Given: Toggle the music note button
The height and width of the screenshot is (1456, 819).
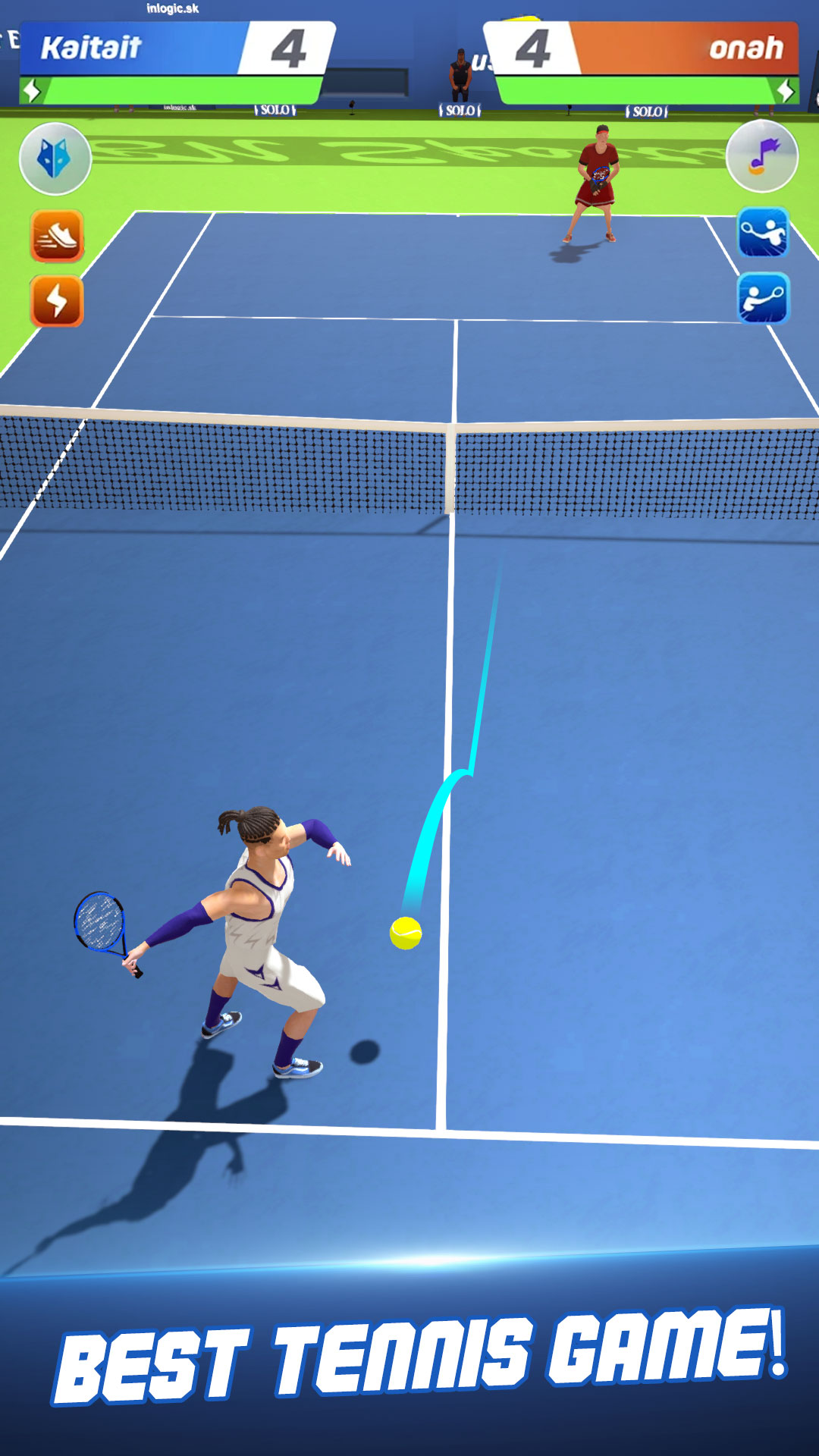Looking at the screenshot, I should tap(761, 156).
